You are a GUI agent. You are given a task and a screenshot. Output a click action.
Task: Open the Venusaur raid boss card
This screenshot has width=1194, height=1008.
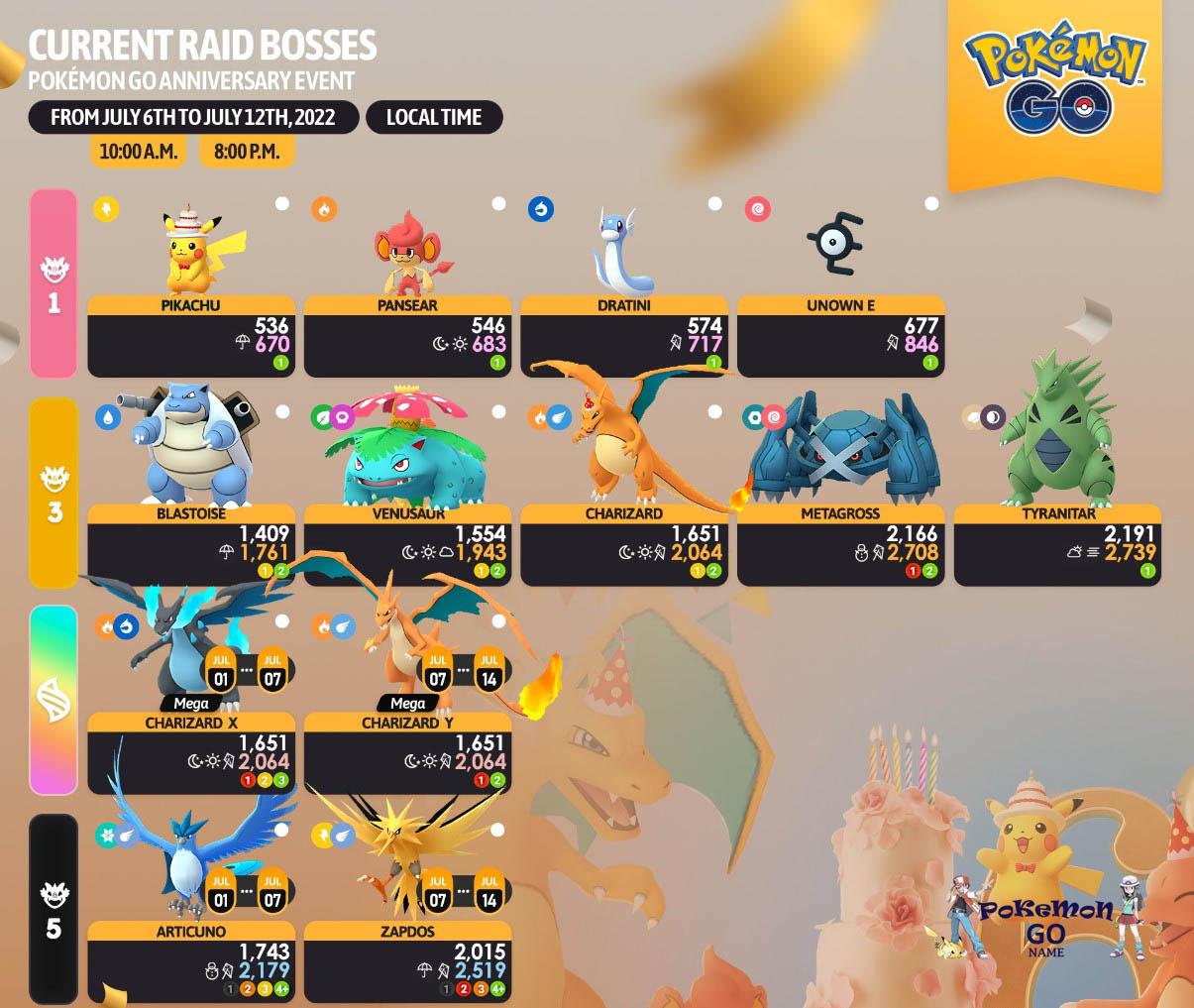[407, 544]
